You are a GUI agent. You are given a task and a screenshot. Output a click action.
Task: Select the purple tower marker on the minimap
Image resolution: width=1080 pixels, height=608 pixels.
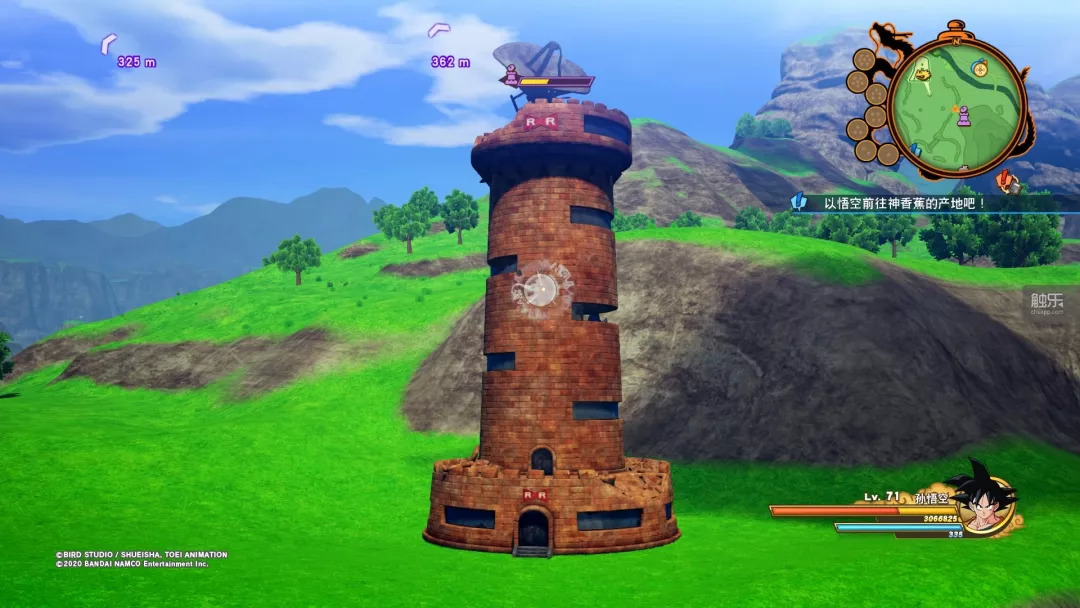[963, 118]
